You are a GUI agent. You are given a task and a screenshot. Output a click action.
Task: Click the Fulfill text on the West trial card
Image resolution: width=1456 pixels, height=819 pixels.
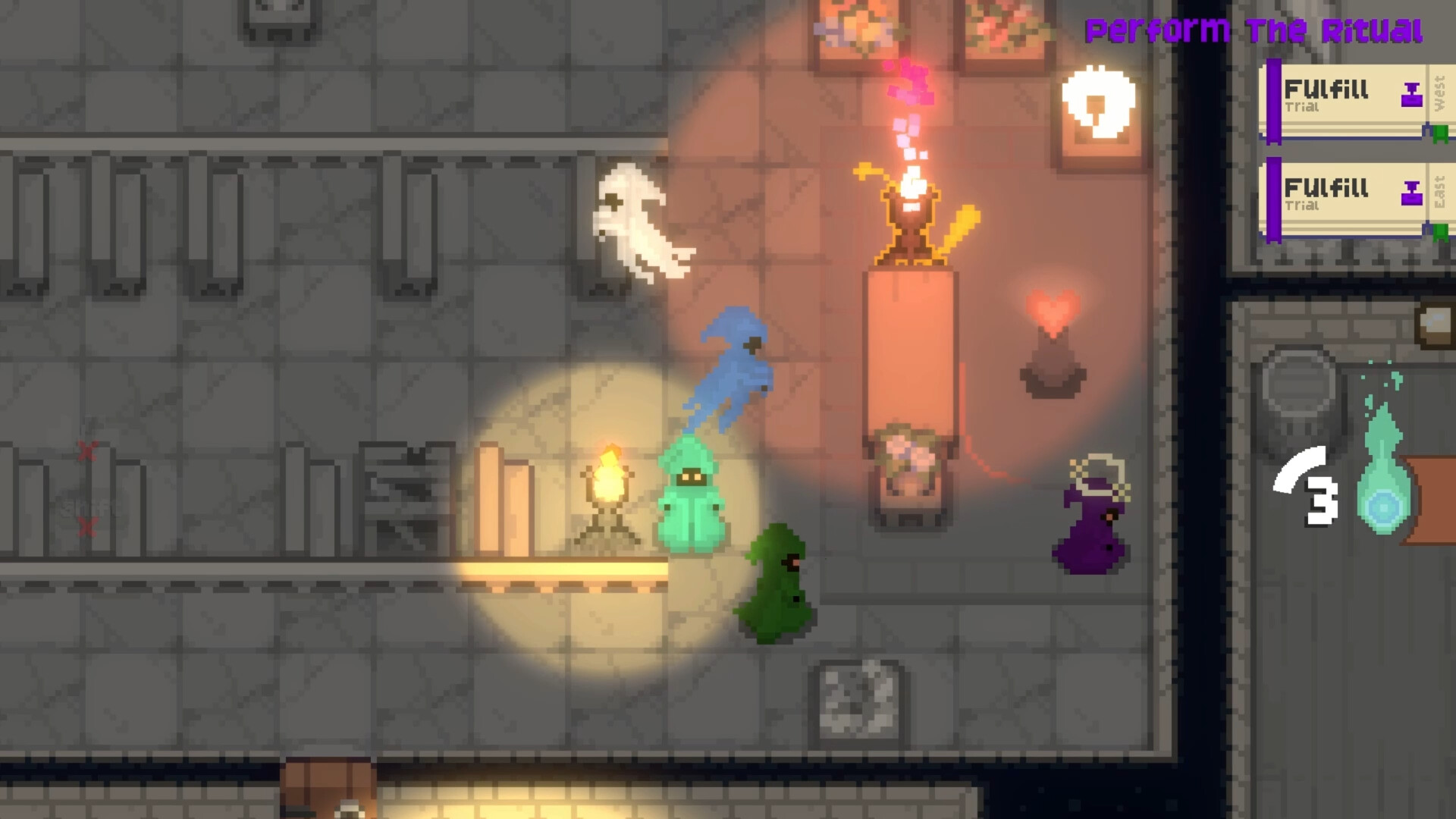pos(1326,89)
